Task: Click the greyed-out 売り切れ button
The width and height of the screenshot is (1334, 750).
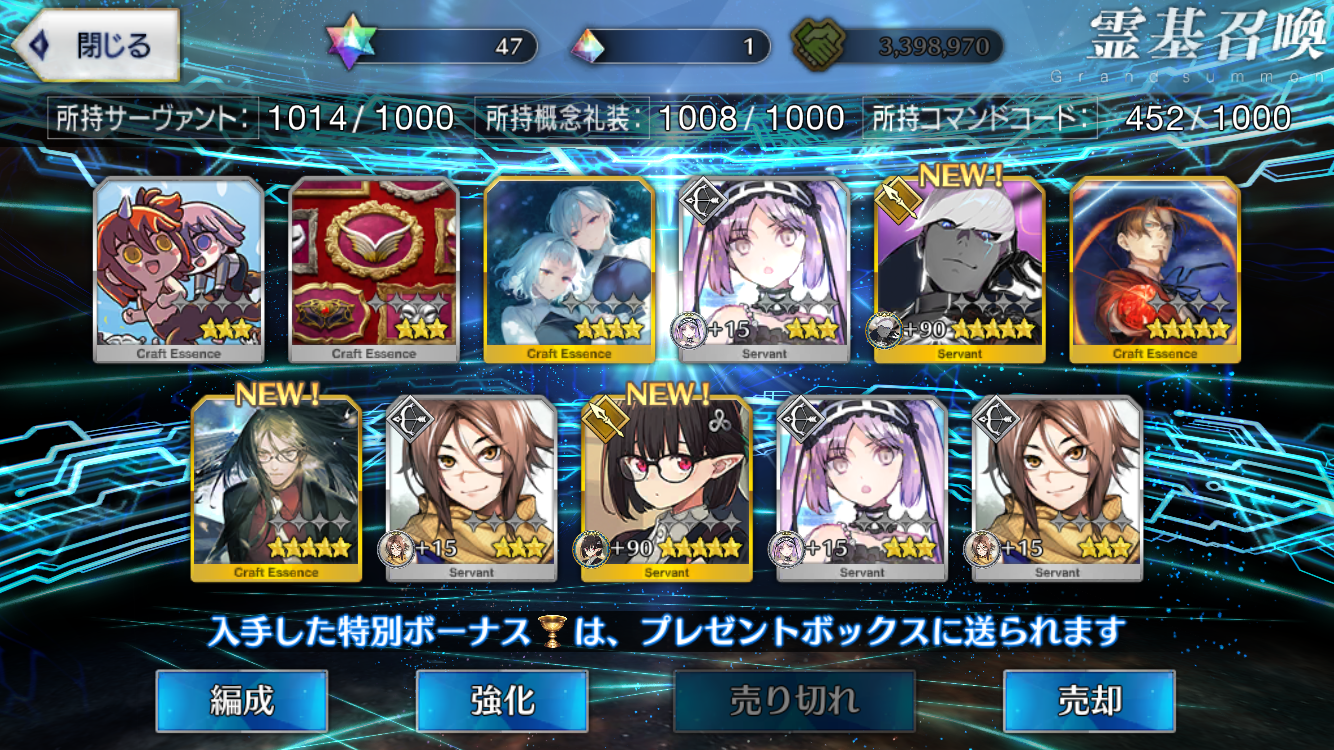Action: [x=795, y=701]
